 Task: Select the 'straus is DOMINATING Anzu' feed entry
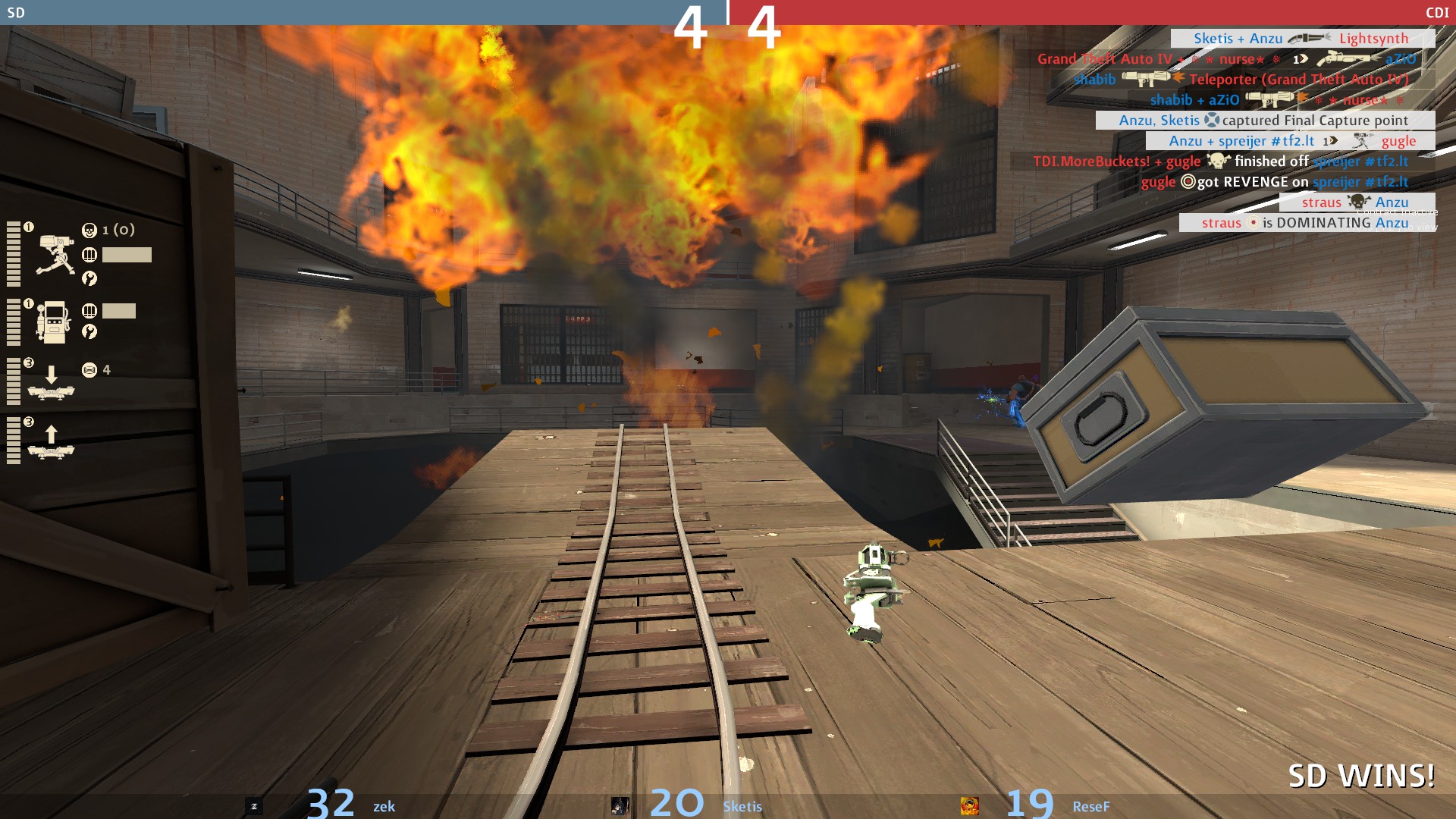(x=1304, y=223)
